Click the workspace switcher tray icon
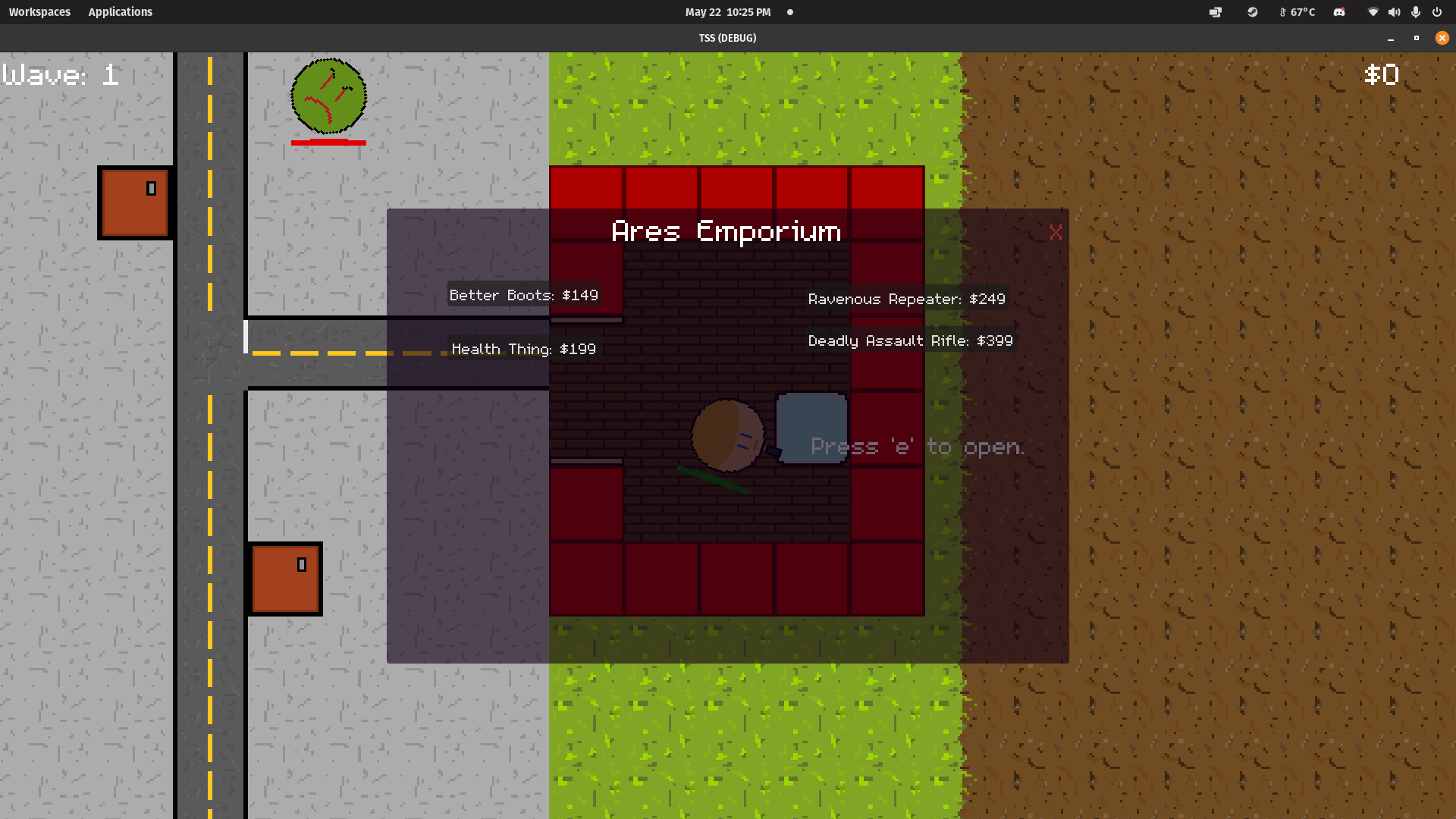Screen dimensions: 1456x819 click(1216, 12)
